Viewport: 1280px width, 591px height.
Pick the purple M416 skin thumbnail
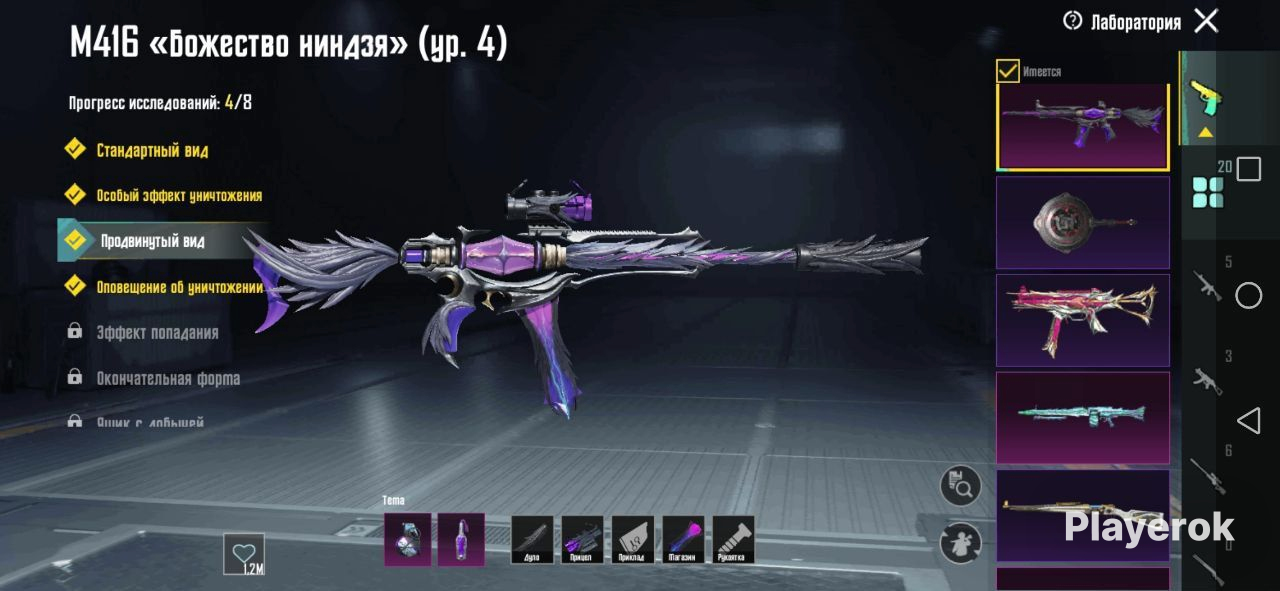pyautogui.click(x=1083, y=126)
